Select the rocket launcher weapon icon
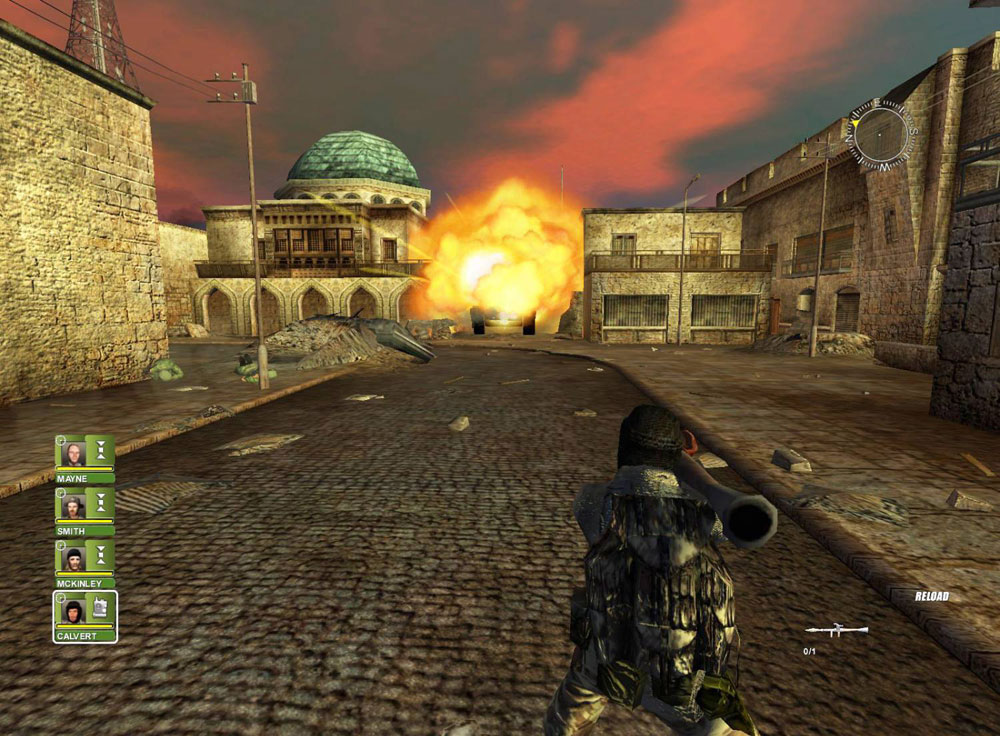Viewport: 1000px width, 736px height. pos(836,631)
